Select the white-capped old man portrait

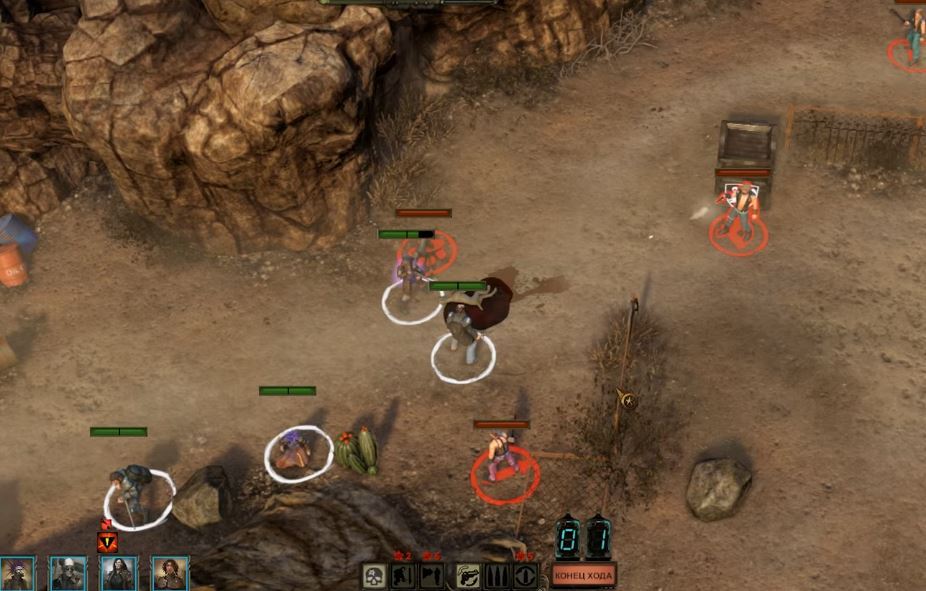pos(68,574)
